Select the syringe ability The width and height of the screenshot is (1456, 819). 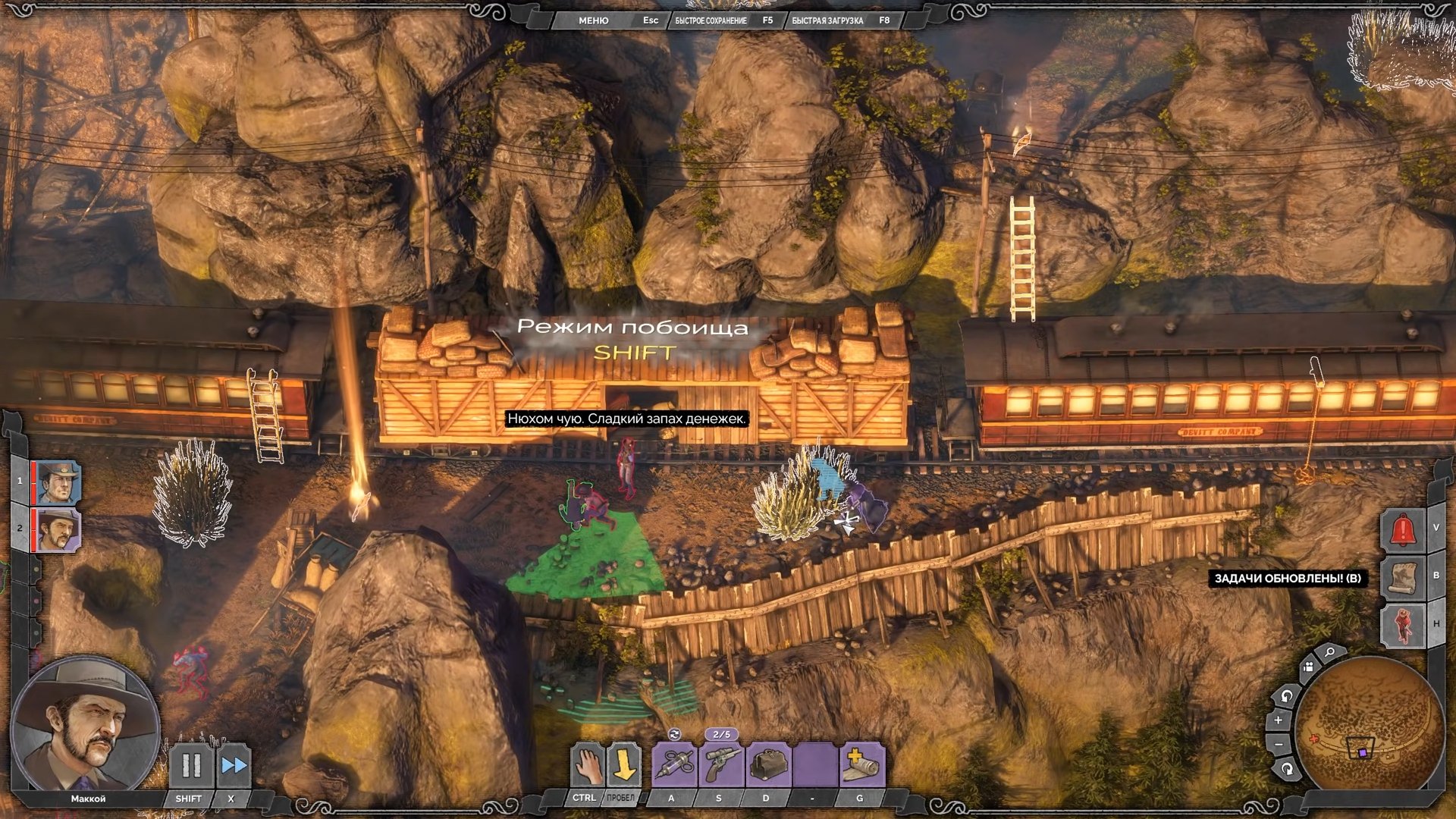(x=674, y=765)
